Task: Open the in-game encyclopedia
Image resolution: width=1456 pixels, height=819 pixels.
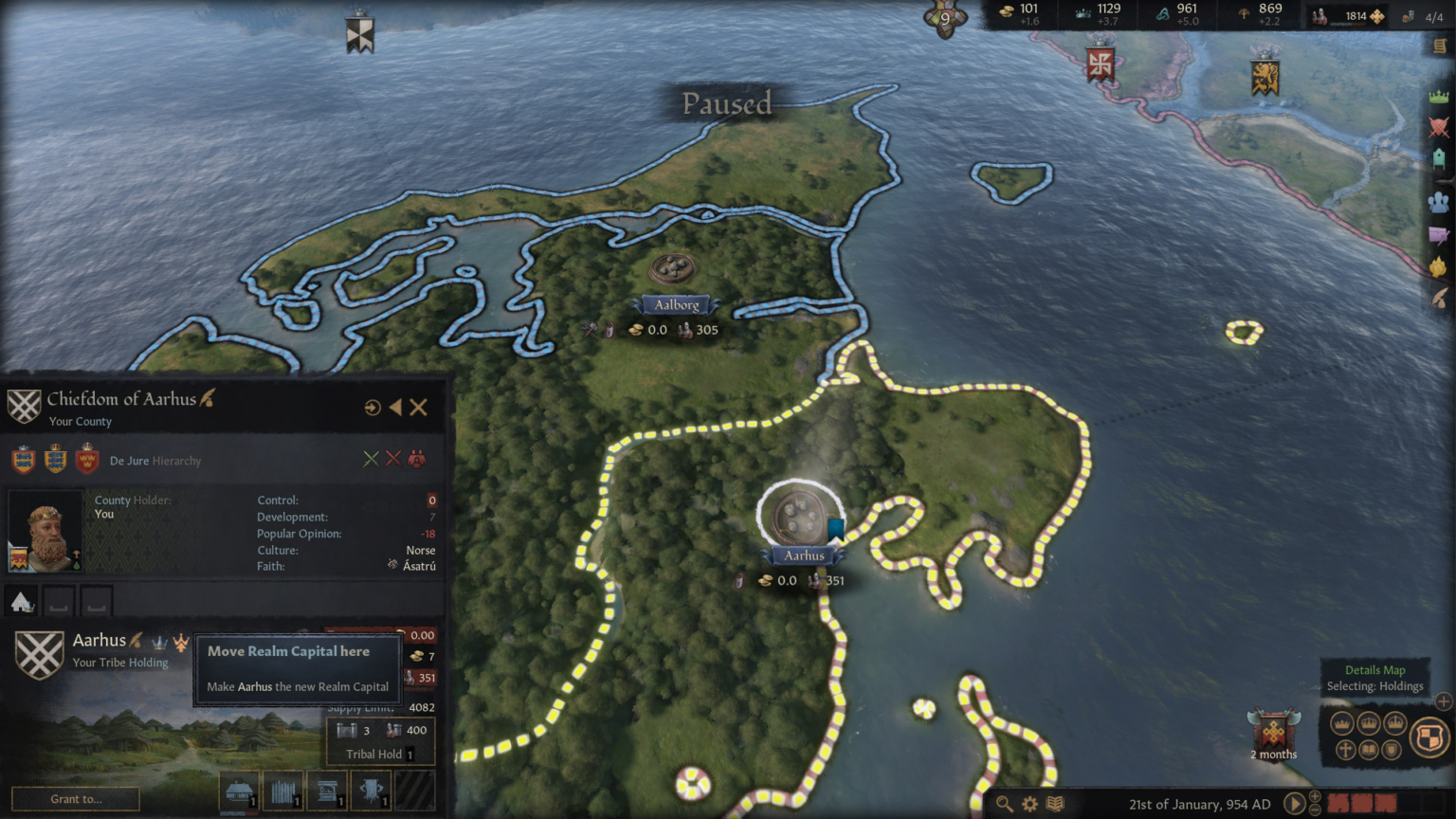Action: (x=1056, y=803)
